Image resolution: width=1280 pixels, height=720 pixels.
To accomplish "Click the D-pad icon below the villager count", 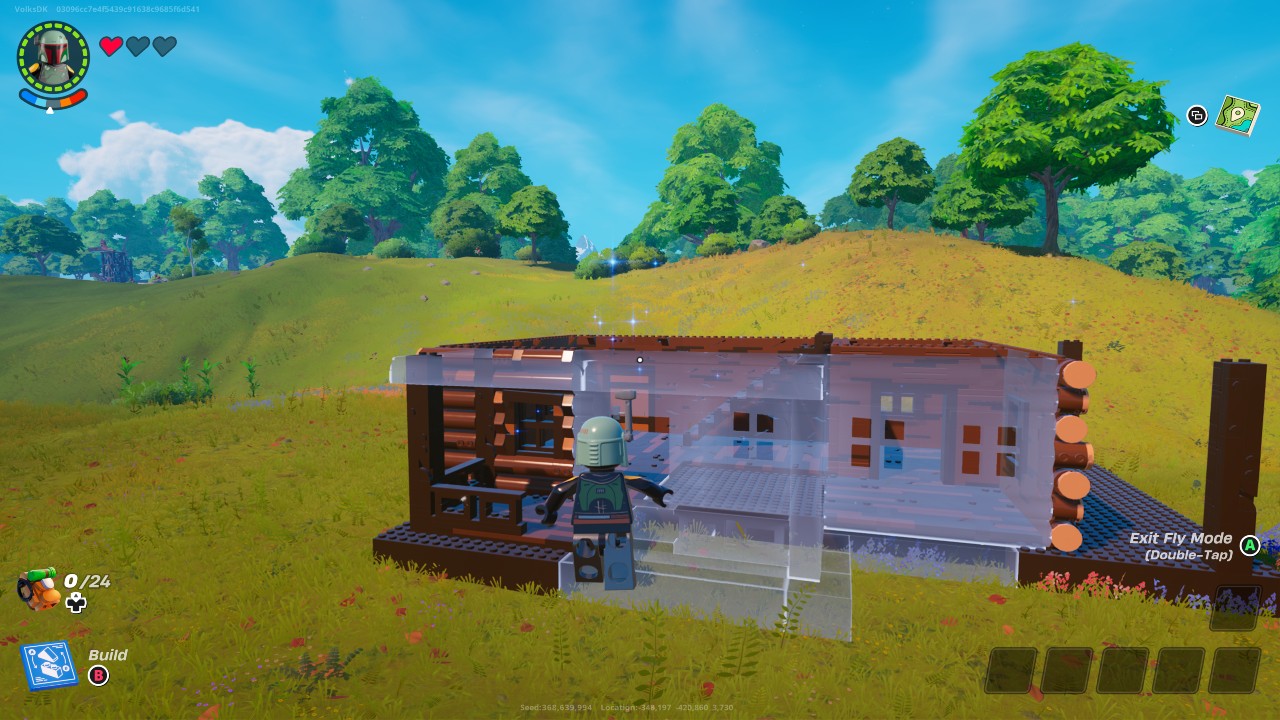I will pyautogui.click(x=77, y=603).
